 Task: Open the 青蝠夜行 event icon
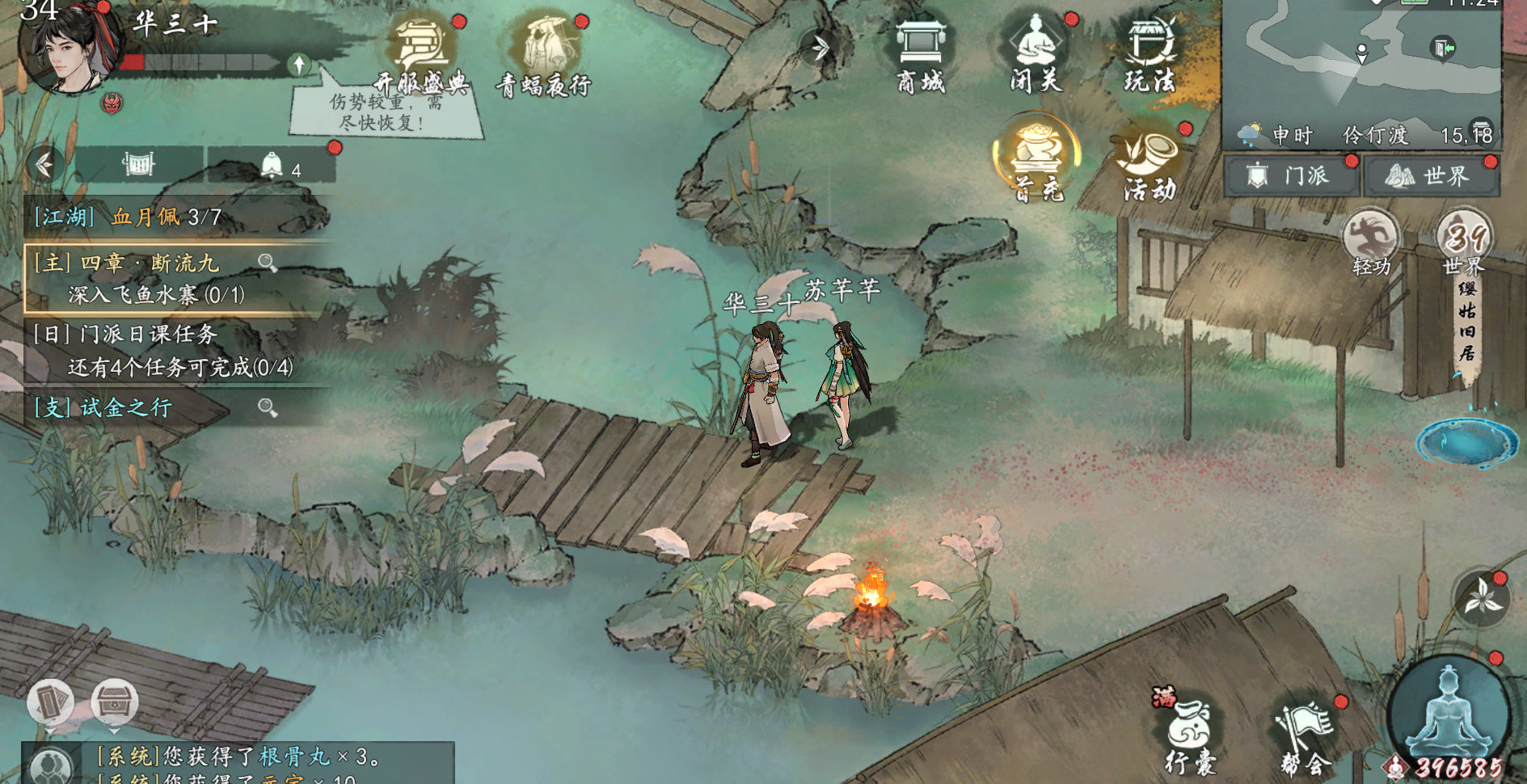click(x=544, y=53)
